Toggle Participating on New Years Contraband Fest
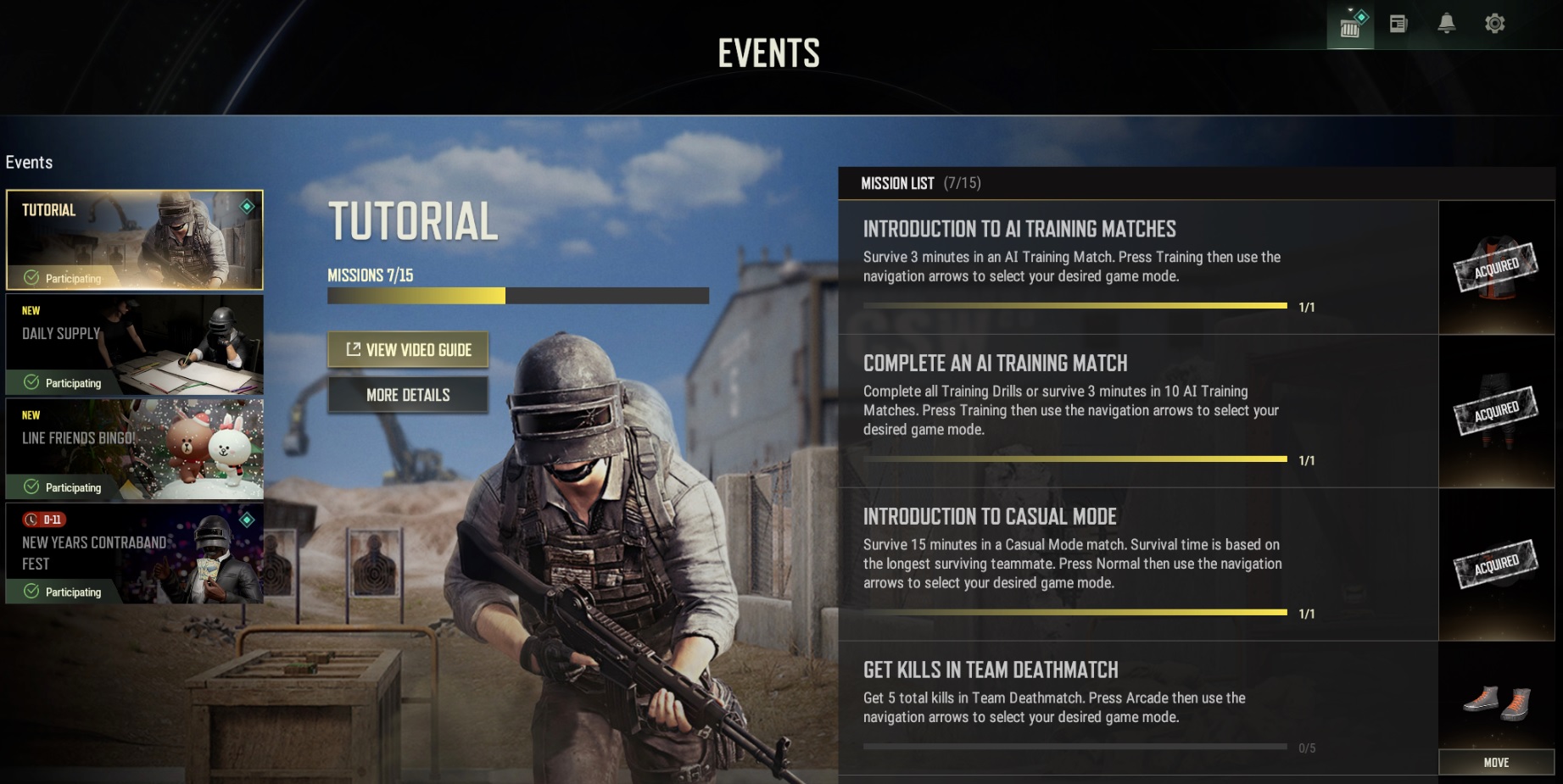The width and height of the screenshot is (1563, 784). [x=31, y=592]
